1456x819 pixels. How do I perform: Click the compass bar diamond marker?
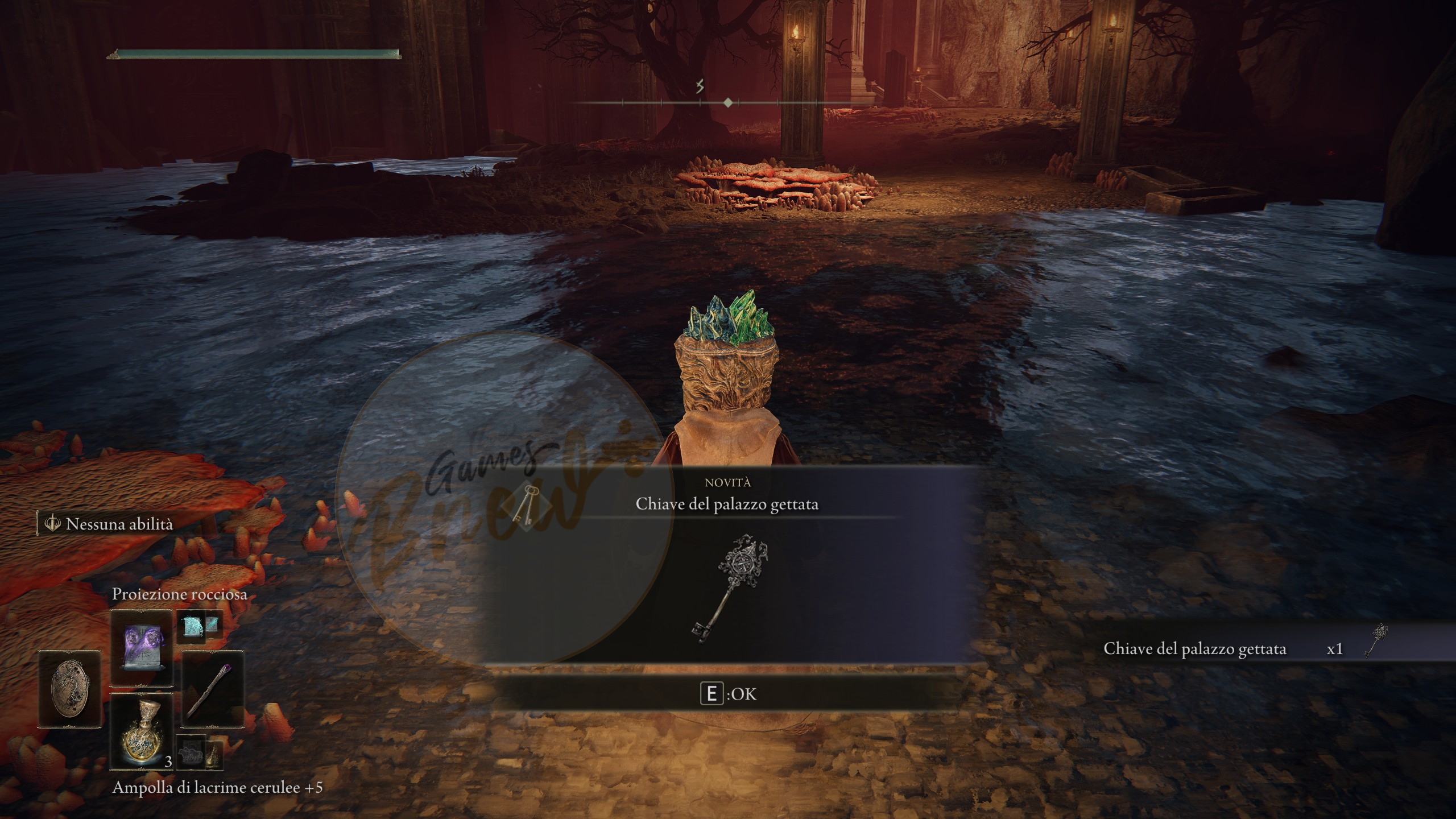tap(728, 103)
